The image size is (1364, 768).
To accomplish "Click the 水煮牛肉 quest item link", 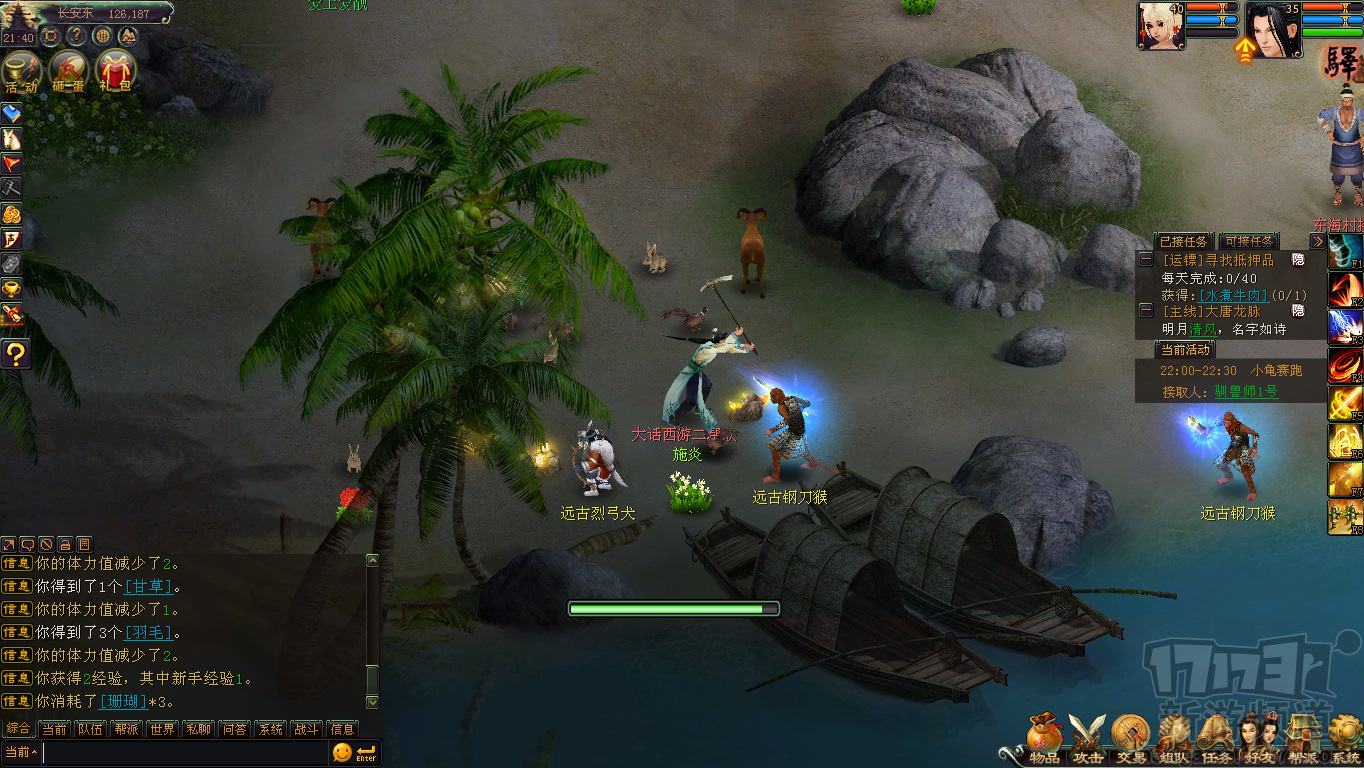I will pyautogui.click(x=1233, y=295).
